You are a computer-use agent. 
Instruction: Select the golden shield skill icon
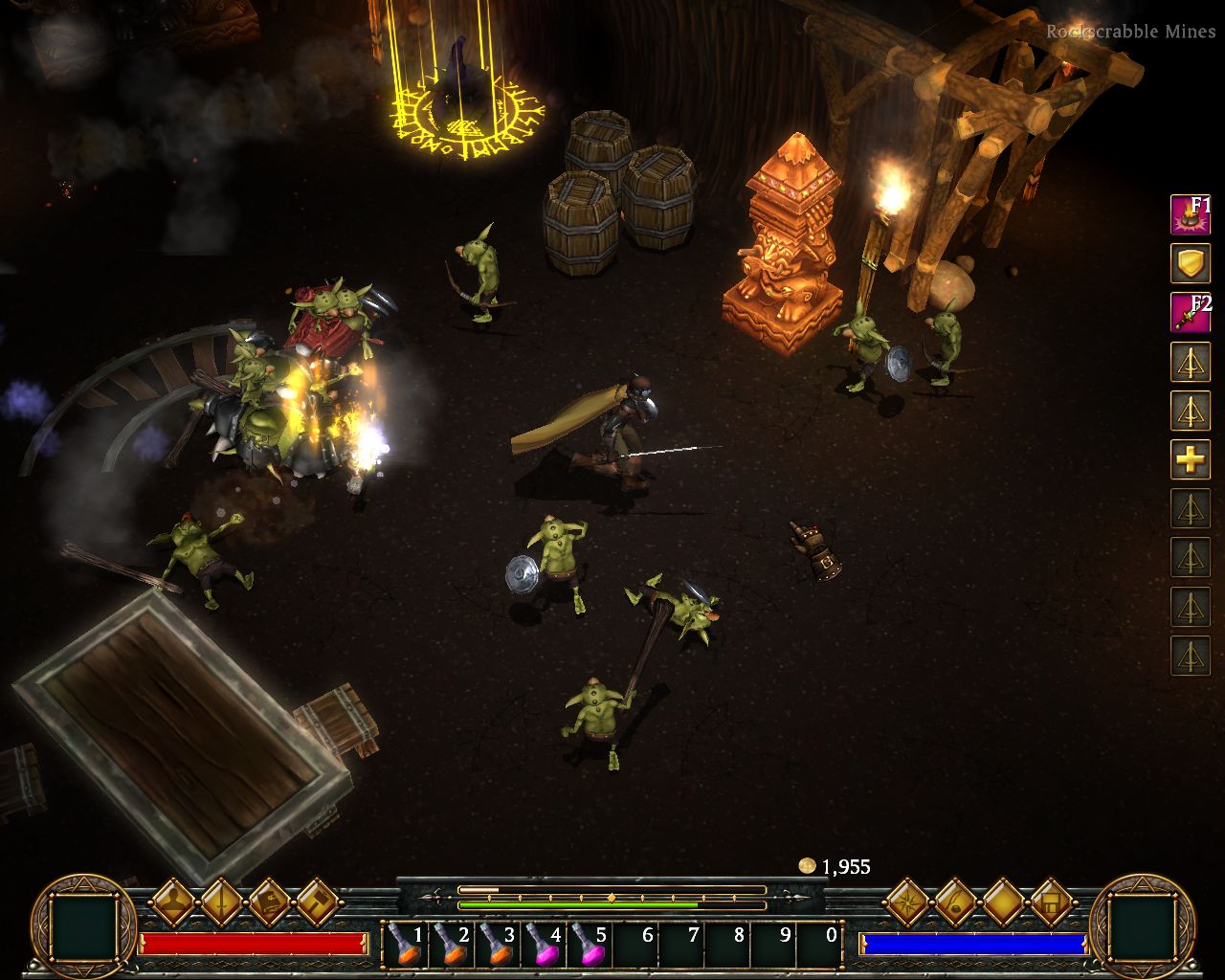pos(1191,263)
